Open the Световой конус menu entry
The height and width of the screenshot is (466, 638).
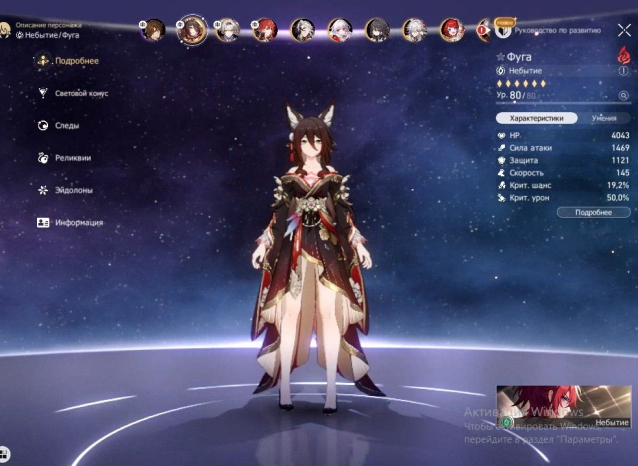coord(80,93)
